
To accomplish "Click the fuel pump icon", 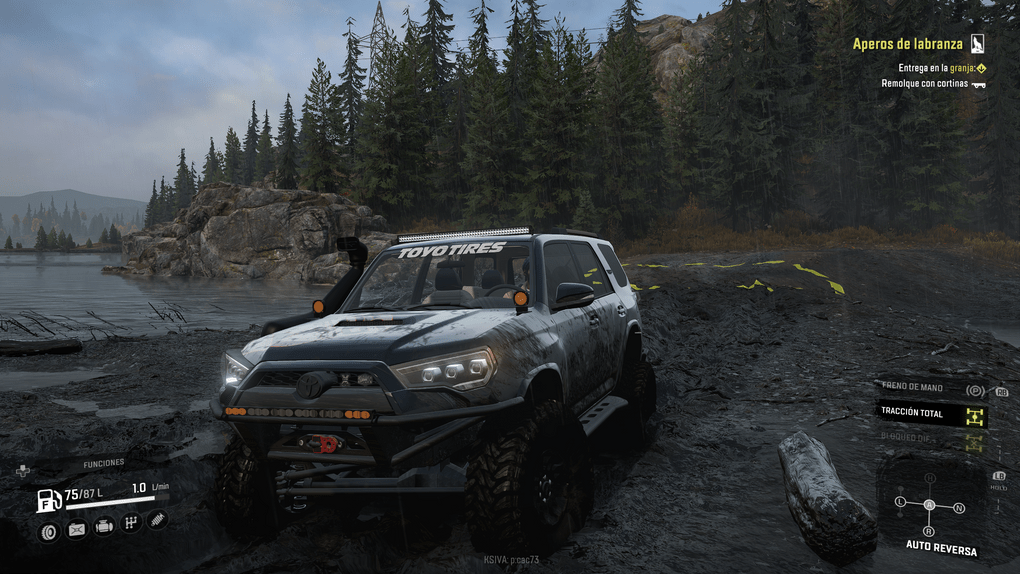I will pos(48,498).
